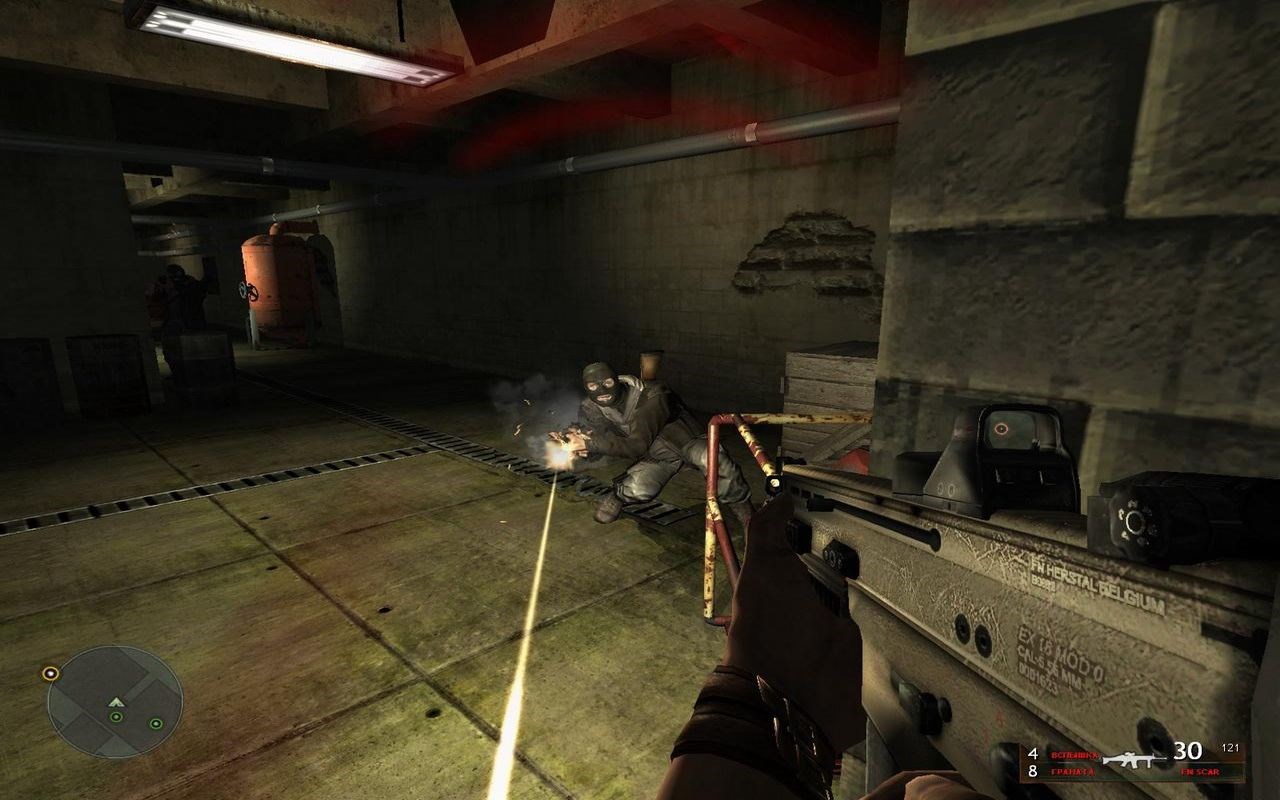Image resolution: width=1280 pixels, height=800 pixels.
Task: Choose the Граната grenade entry
Action: (x=1071, y=772)
